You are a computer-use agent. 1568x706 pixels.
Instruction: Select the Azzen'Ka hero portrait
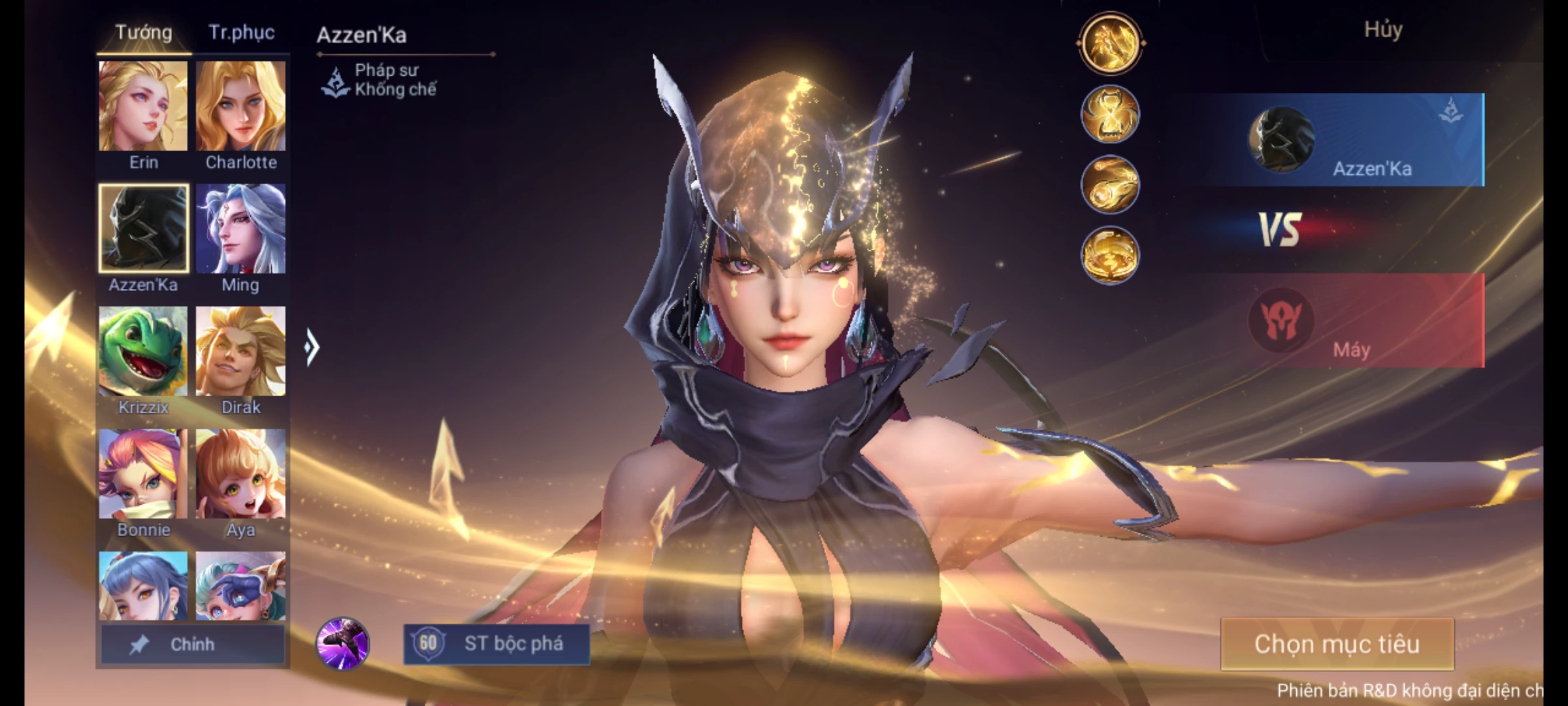[x=144, y=228]
